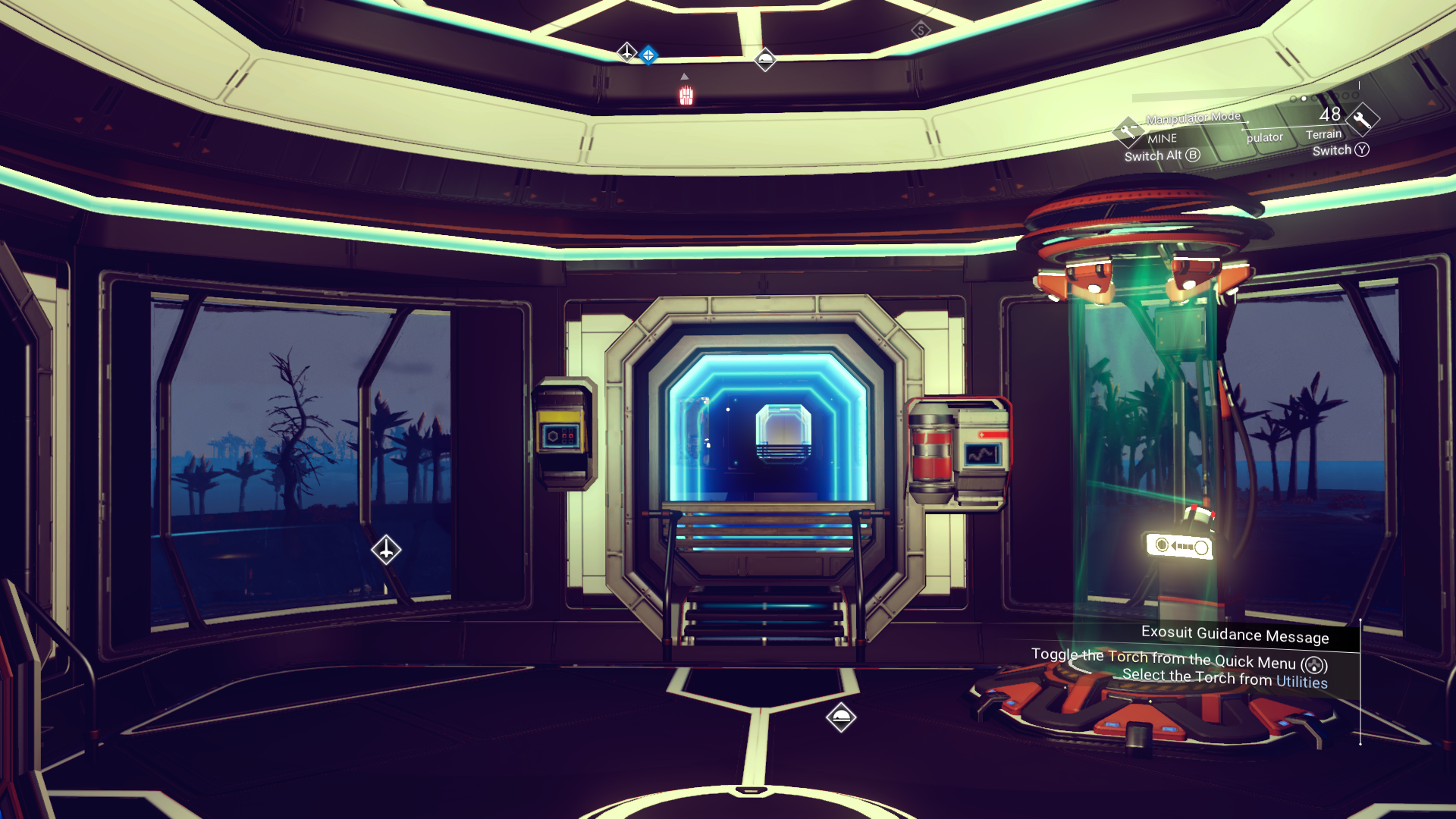Click the charge counter showing 48
The image size is (1456, 819).
coord(1329,115)
